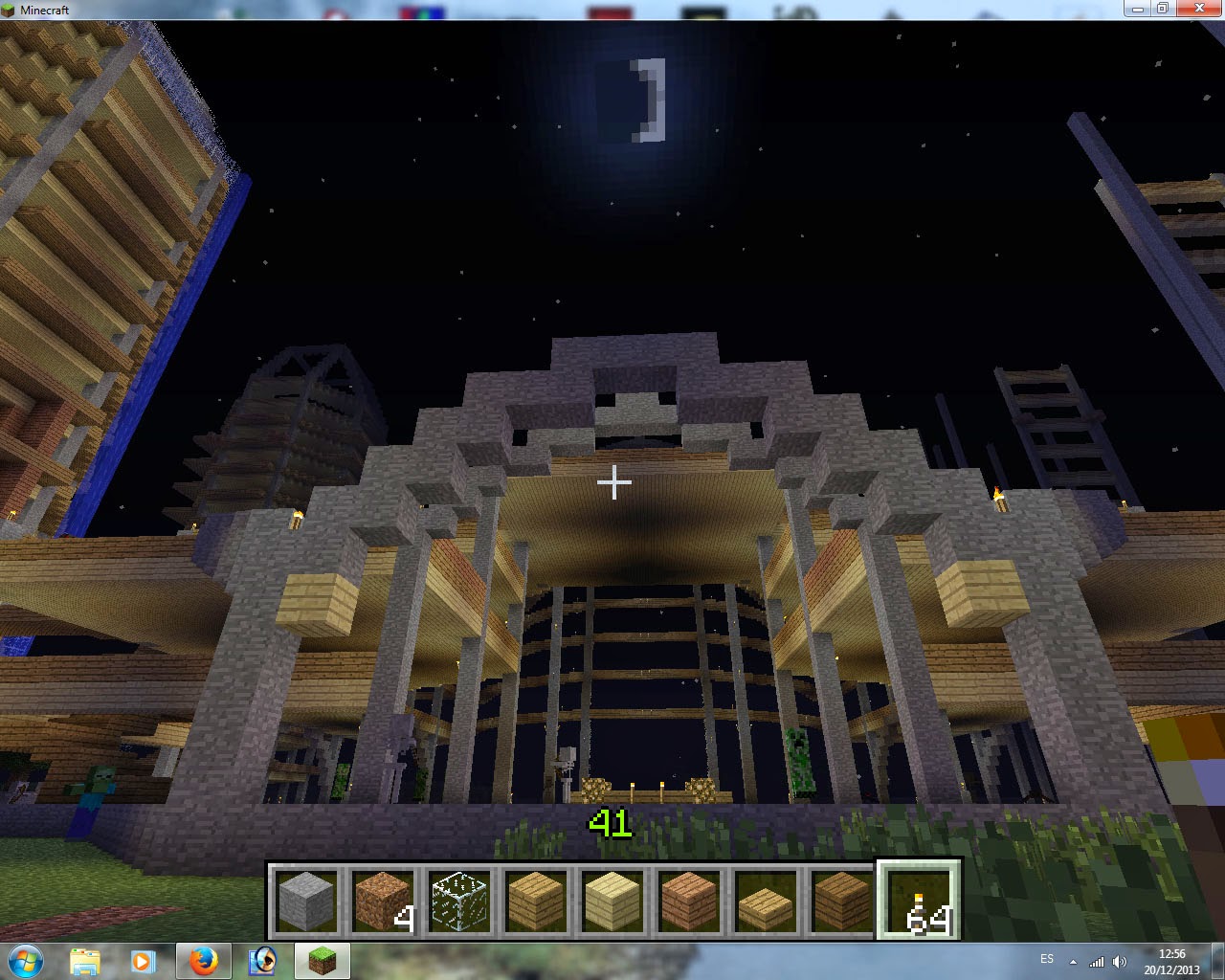Select the birch planks hotbar slot
Screen dimensions: 1225x980
pos(611,900)
